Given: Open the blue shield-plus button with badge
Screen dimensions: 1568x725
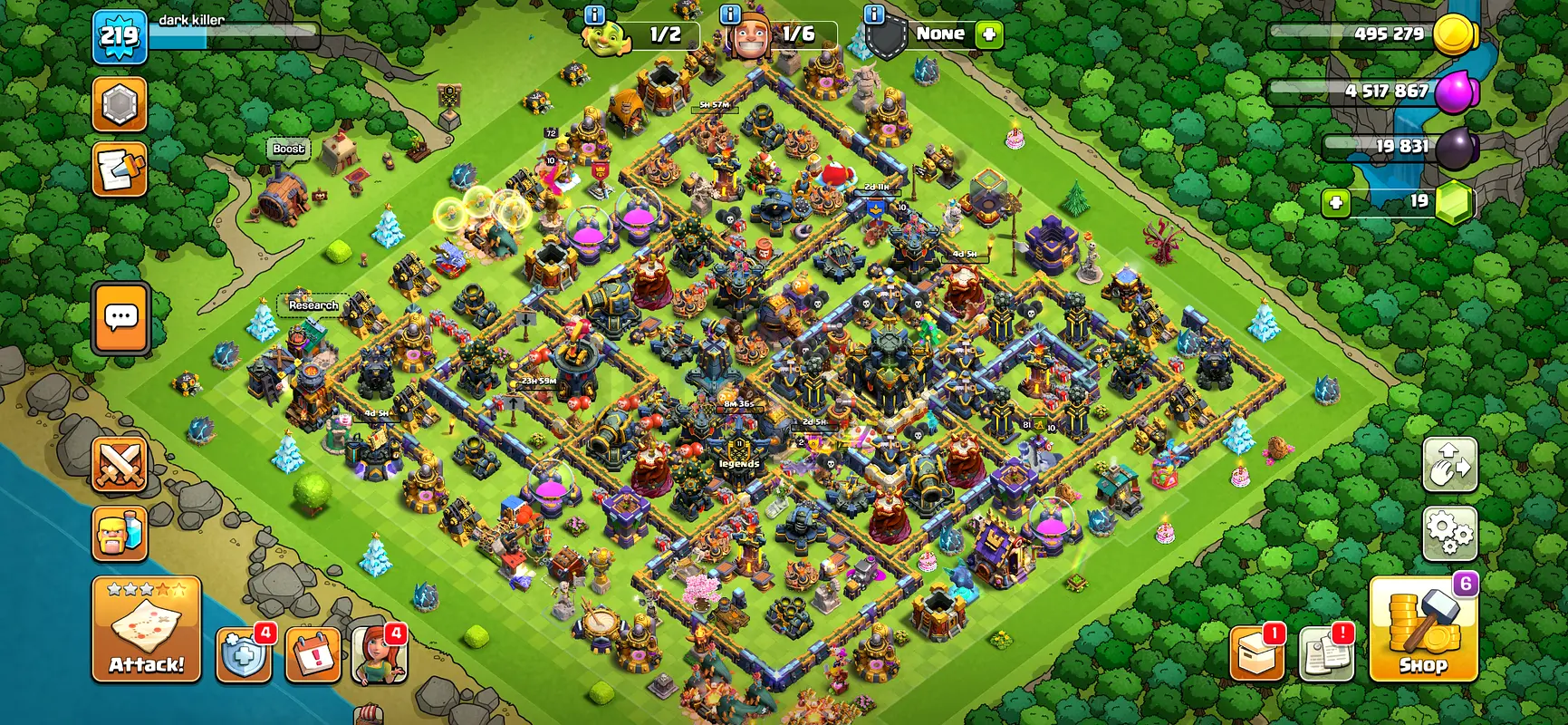Looking at the screenshot, I should pyautogui.click(x=244, y=654).
